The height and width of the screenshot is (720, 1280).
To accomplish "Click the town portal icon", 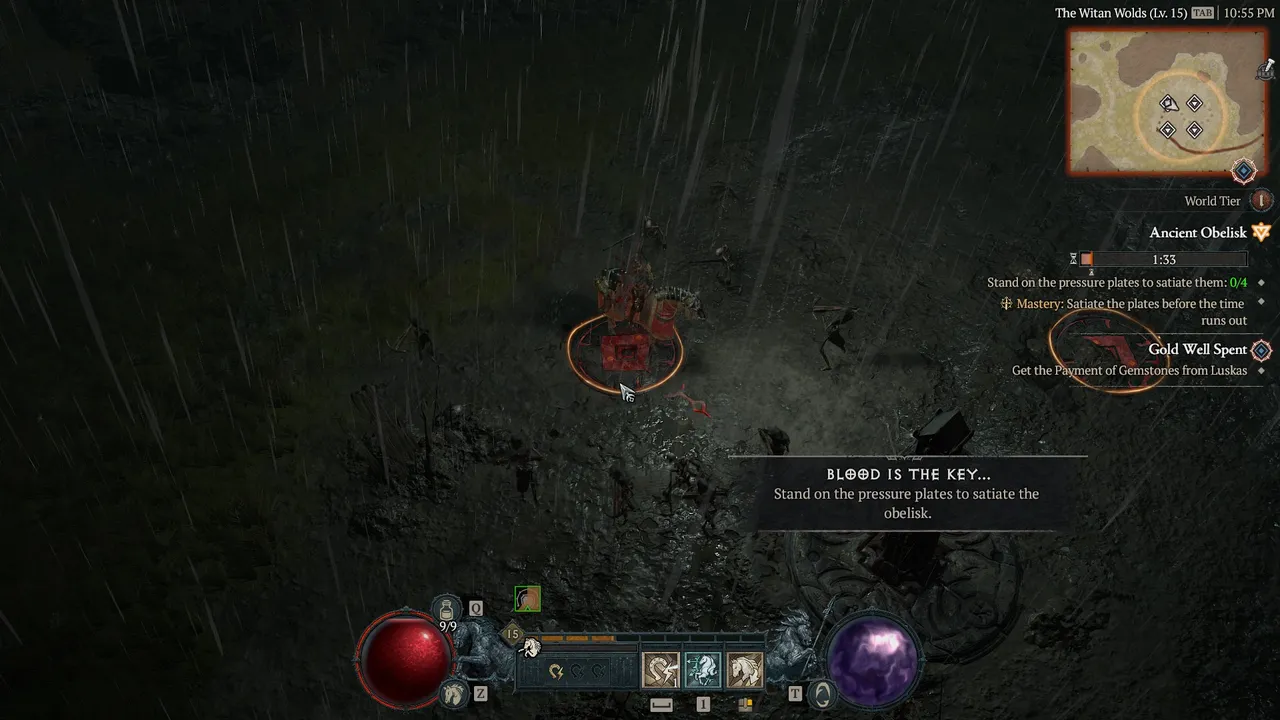I will pos(822,693).
